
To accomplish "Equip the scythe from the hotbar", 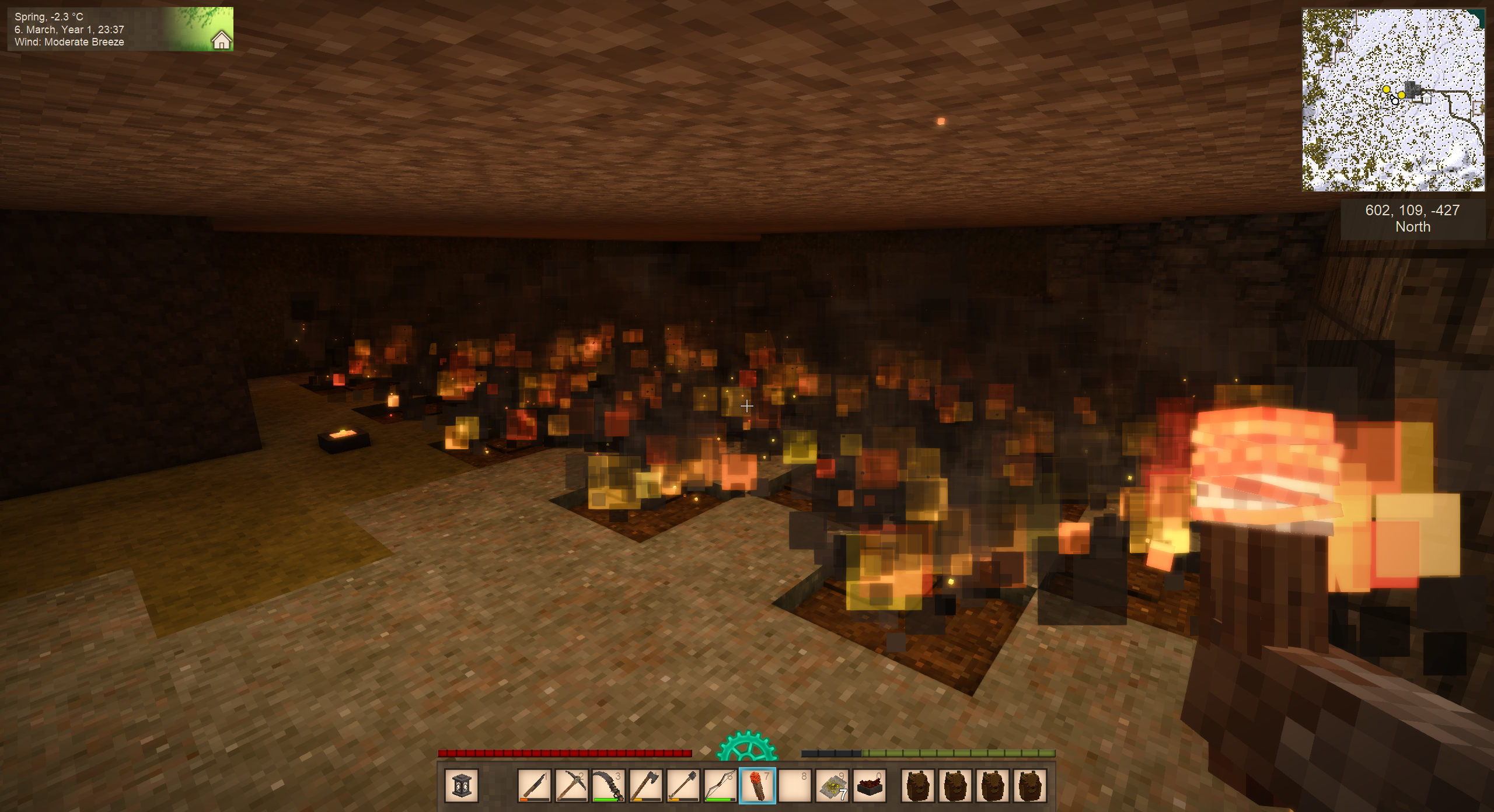I will (608, 786).
